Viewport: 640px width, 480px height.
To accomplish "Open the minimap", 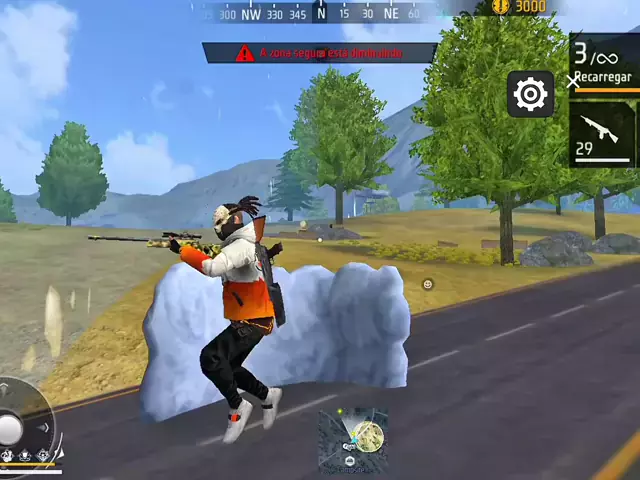I will [x=353, y=438].
